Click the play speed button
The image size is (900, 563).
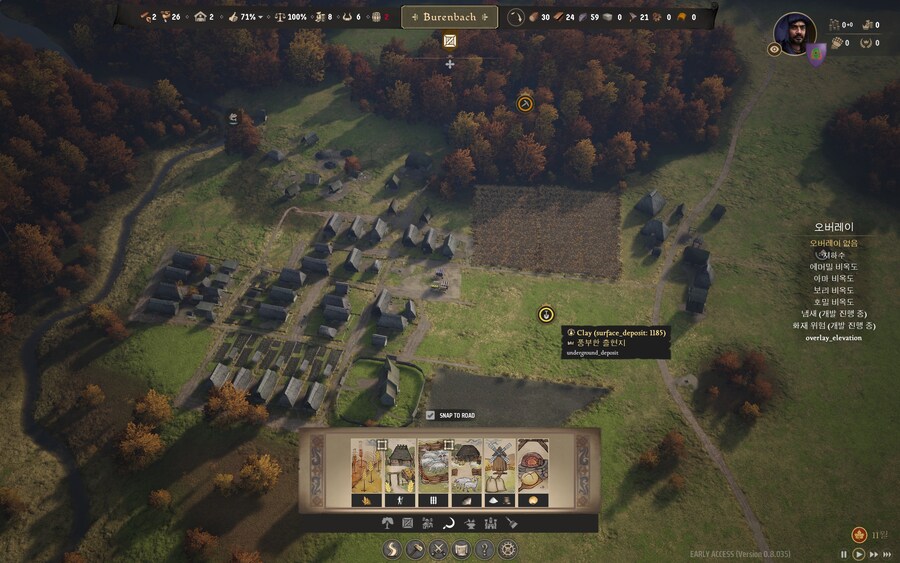859,553
